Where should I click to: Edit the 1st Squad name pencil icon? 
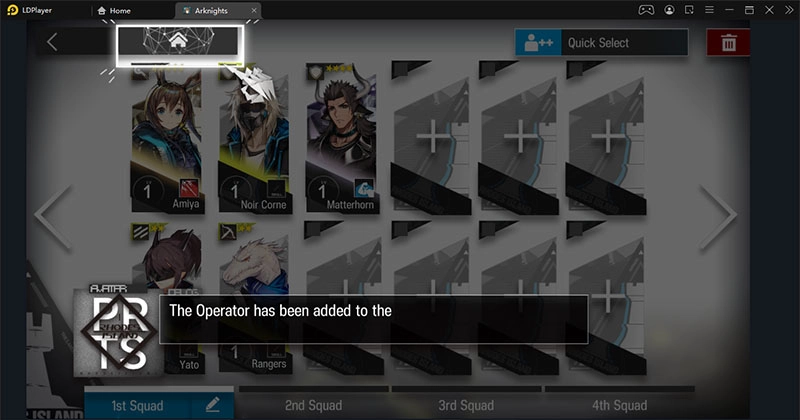click(212, 405)
